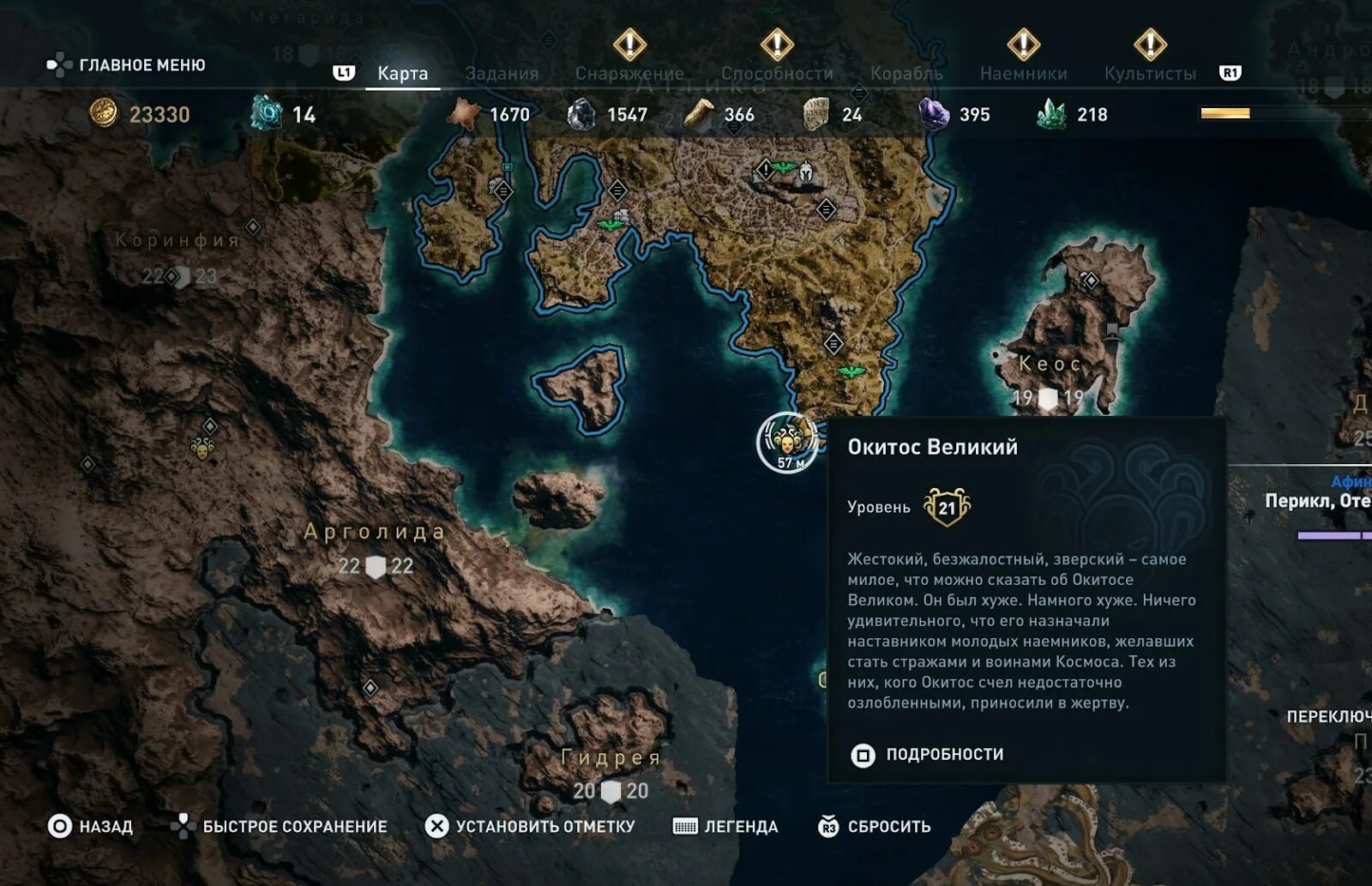
Task: Select the Окитос Великий cultist marker
Action: pos(786,443)
